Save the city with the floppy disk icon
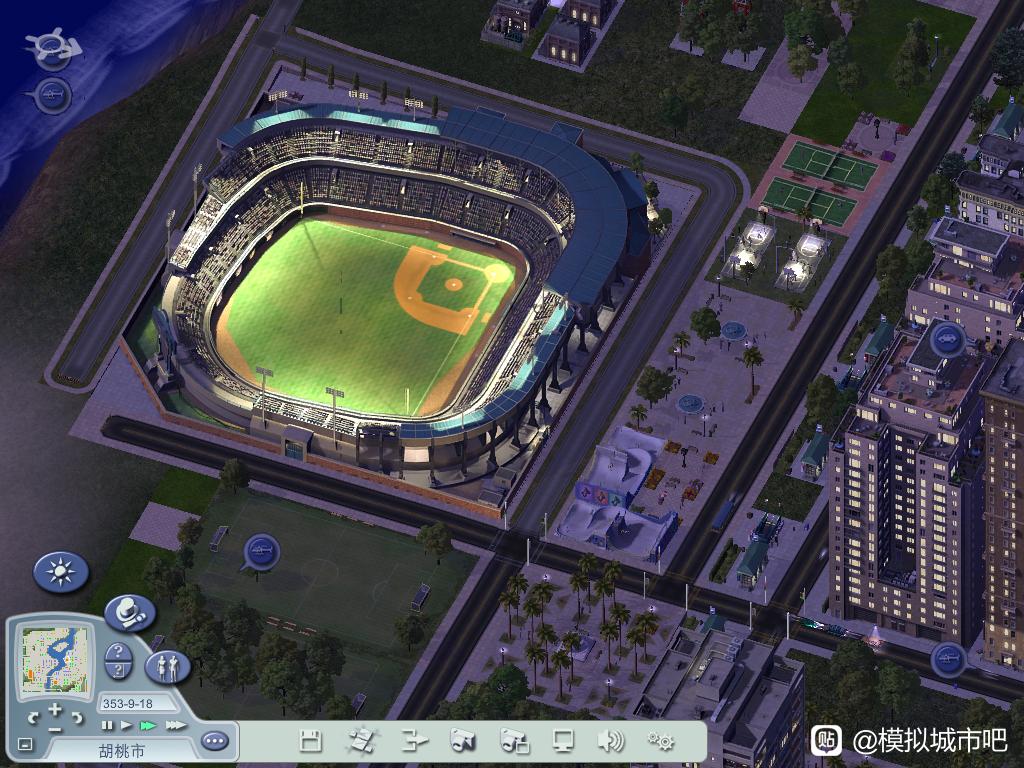Image resolution: width=1024 pixels, height=768 pixels. click(311, 741)
